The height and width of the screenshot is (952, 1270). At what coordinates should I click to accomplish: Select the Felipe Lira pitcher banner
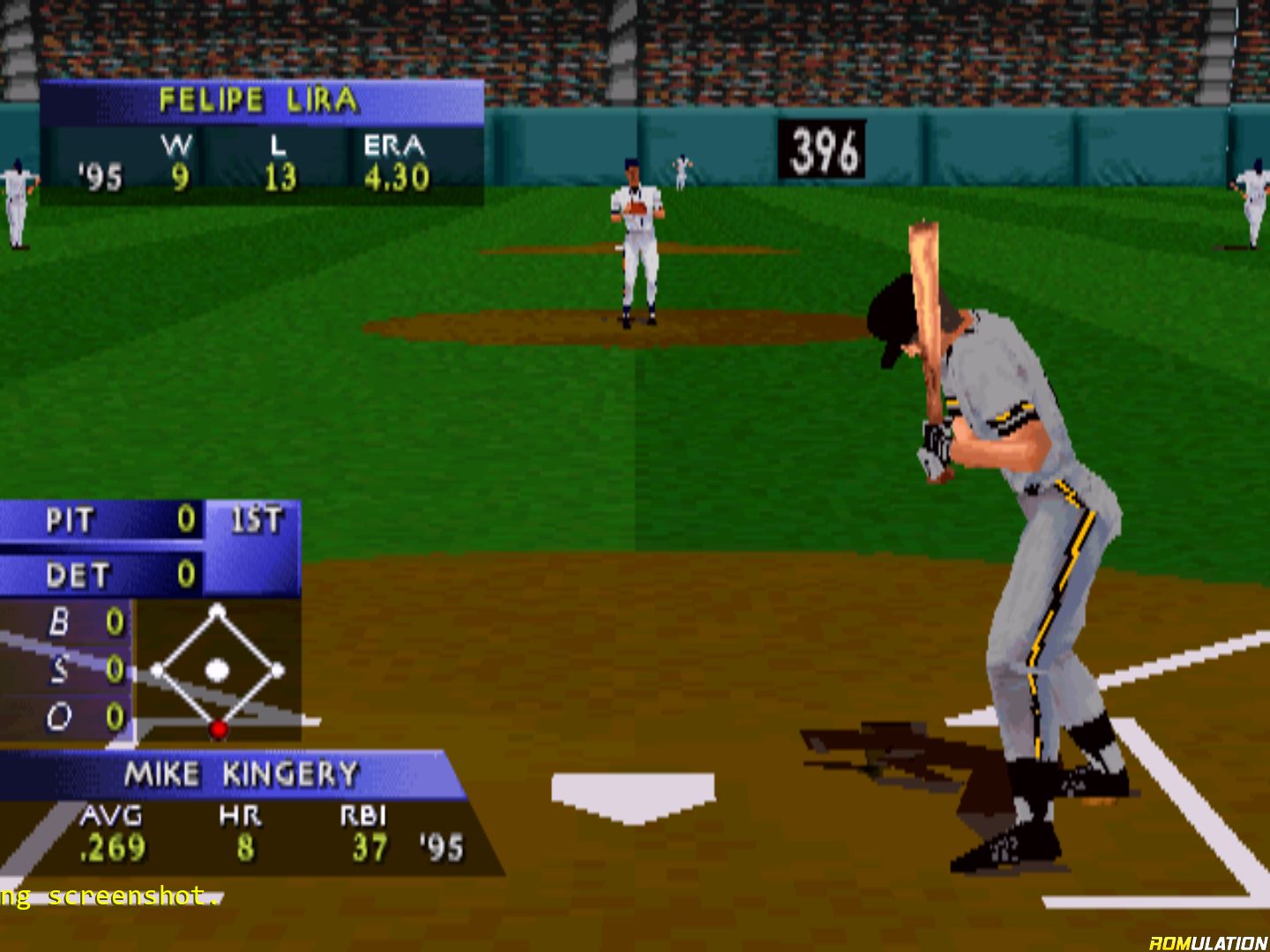(261, 101)
